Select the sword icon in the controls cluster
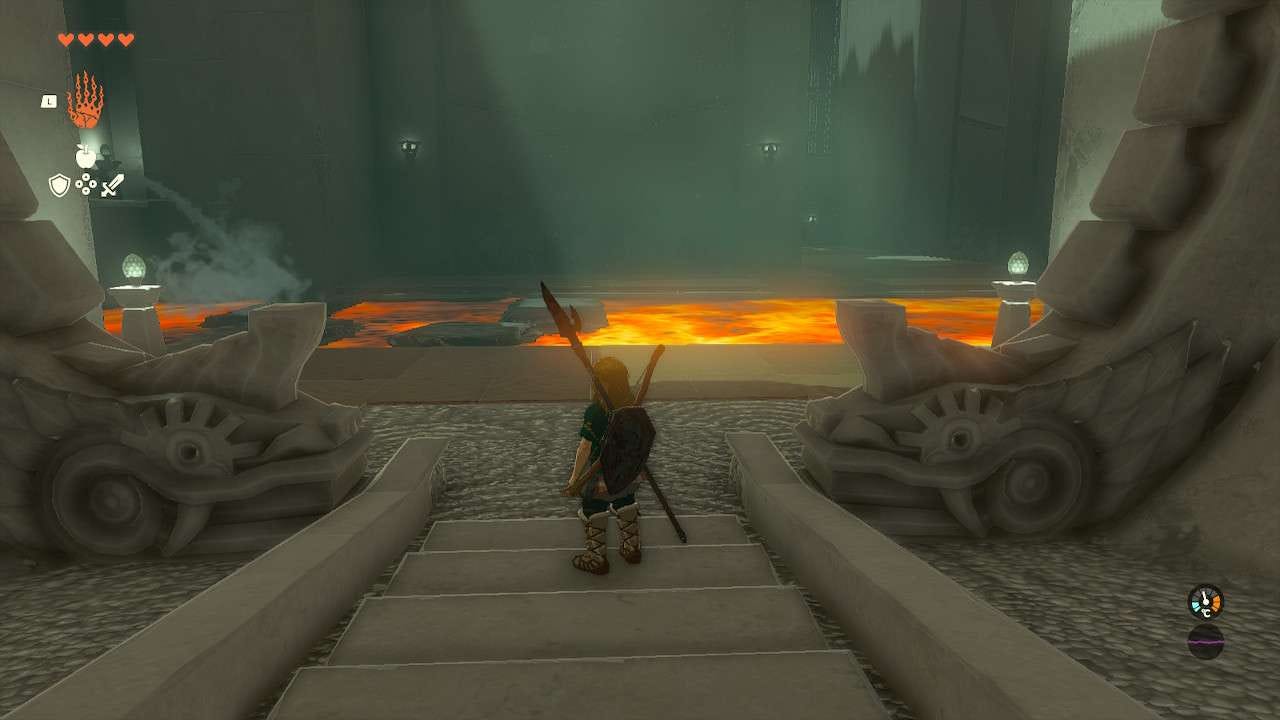 (111, 186)
